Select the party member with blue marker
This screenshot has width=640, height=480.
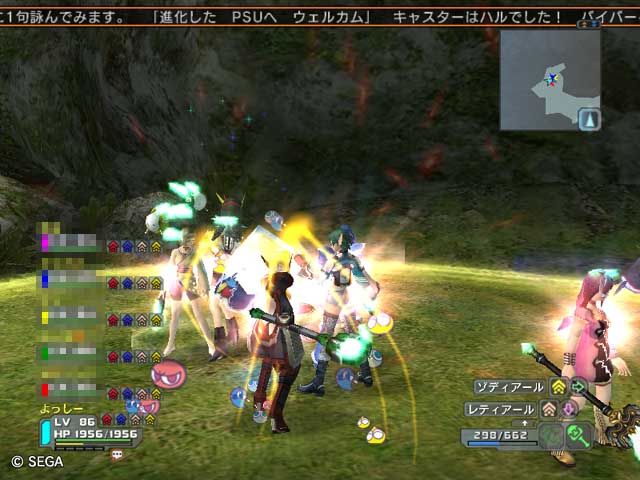pyautogui.click(x=72, y=281)
